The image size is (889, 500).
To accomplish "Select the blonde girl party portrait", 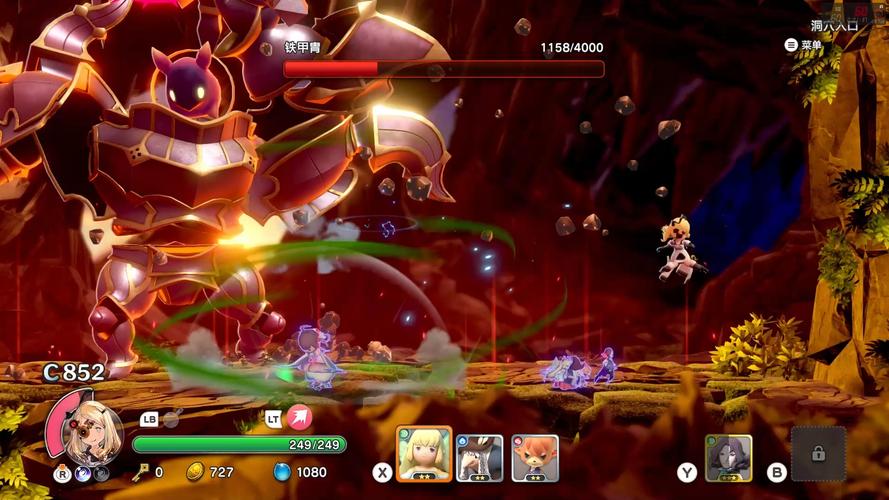I will 424,455.
